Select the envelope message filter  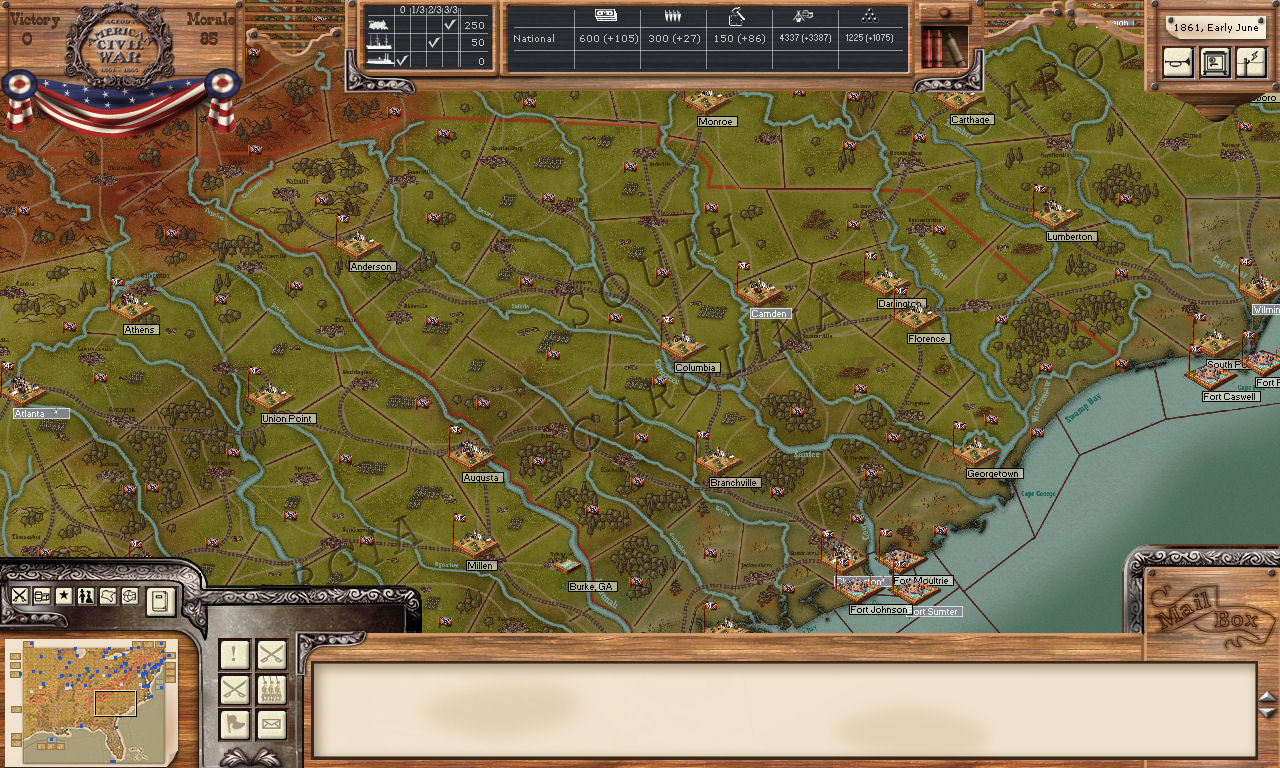pos(271,724)
